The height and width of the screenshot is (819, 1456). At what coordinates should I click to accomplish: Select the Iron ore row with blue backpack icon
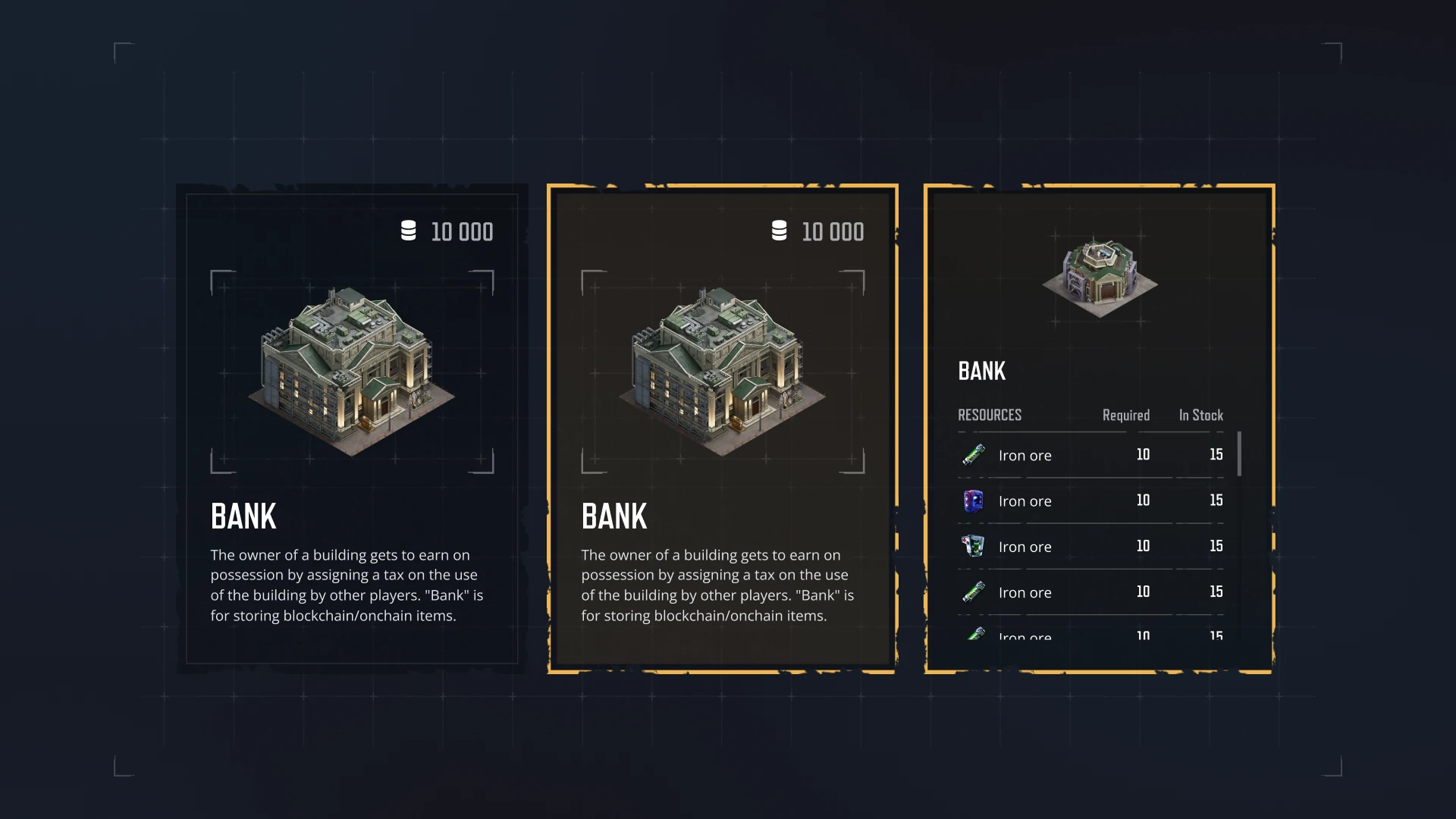[1090, 500]
